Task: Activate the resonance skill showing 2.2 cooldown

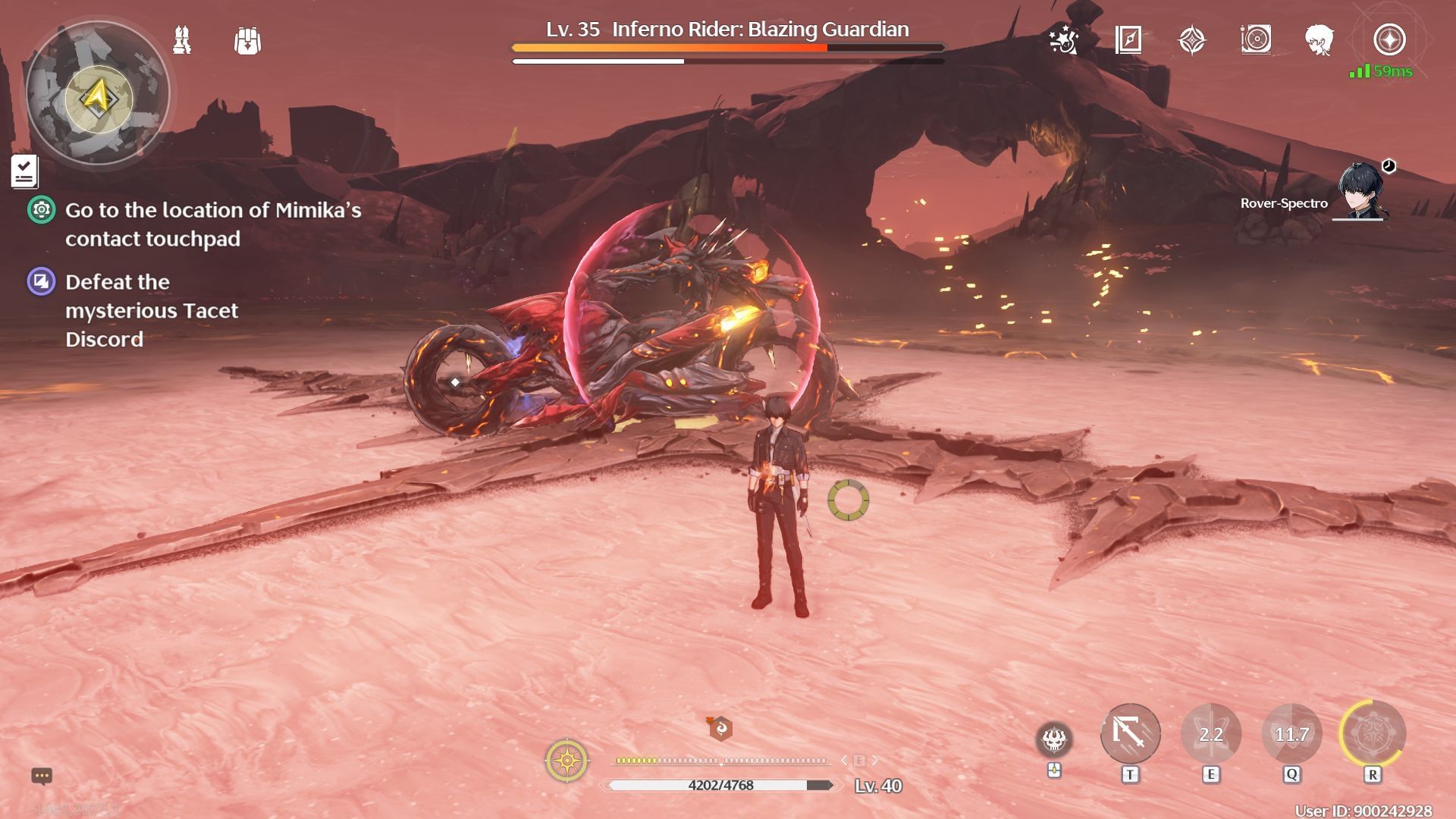Action: click(1211, 734)
